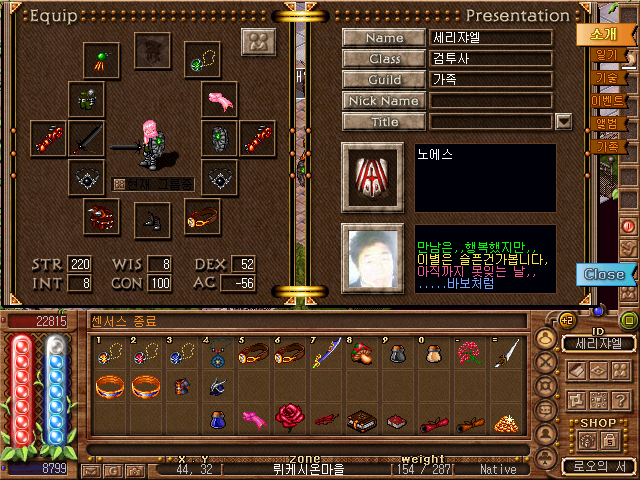Image resolution: width=640 pixels, height=480 pixels.
Task: Click the two-figure button in Equip panel
Action: (x=259, y=43)
